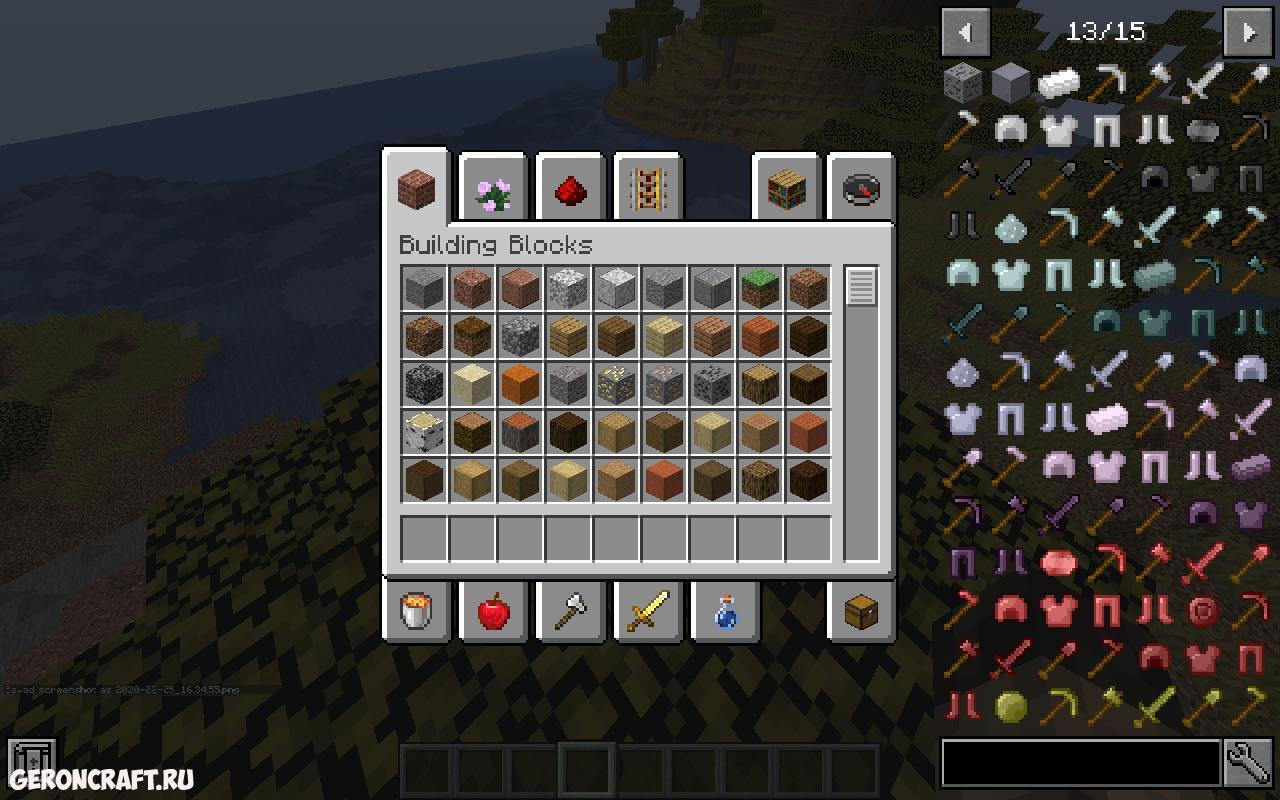
Task: Go to the previous item list page
Action: 965,32
